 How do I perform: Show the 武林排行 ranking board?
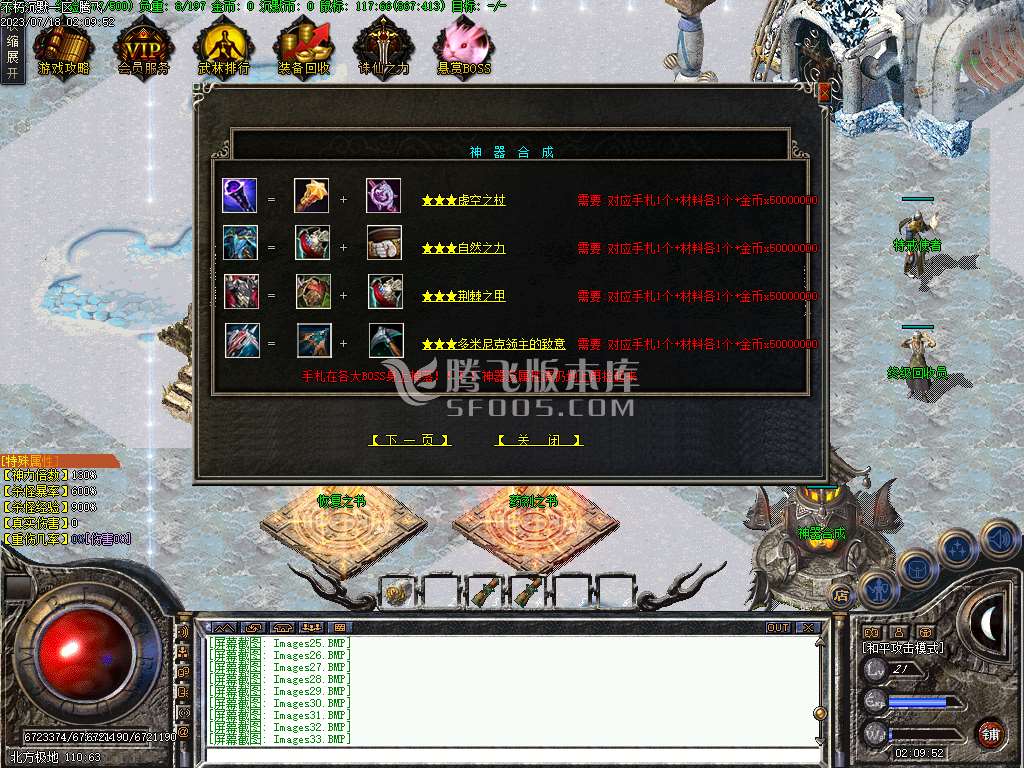coord(223,48)
